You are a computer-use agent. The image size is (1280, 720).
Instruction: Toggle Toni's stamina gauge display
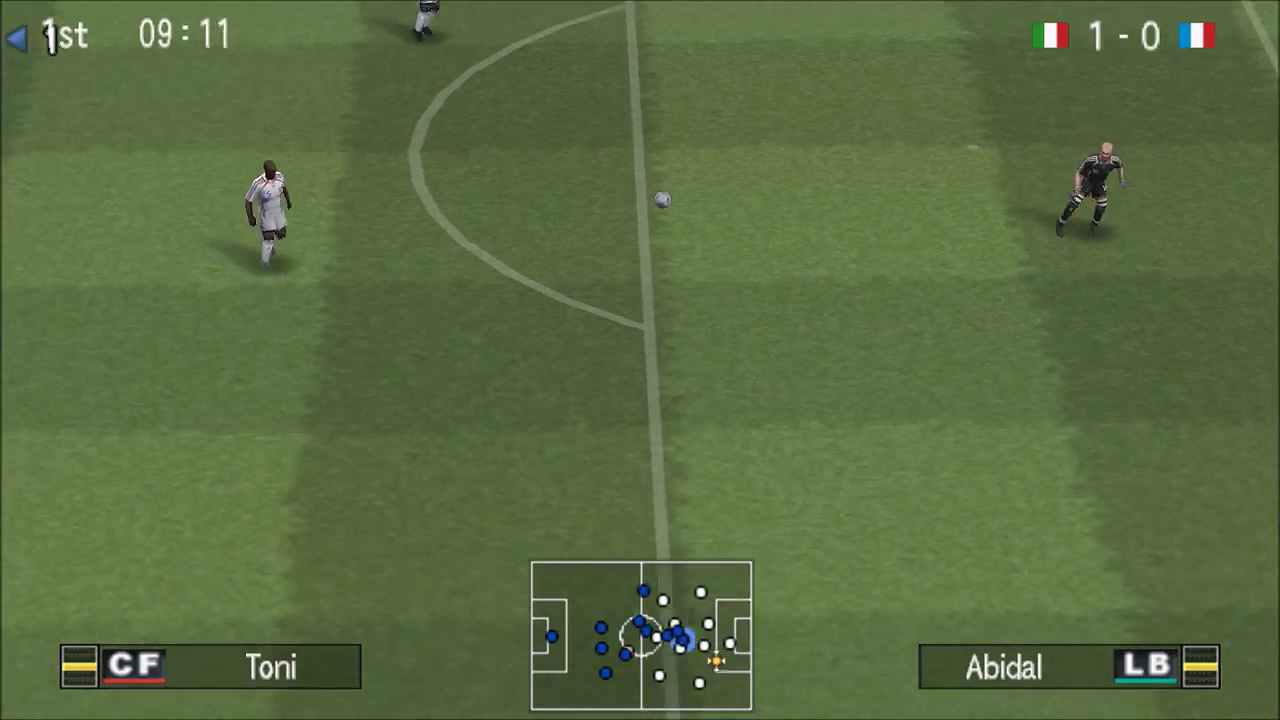pyautogui.click(x=79, y=667)
